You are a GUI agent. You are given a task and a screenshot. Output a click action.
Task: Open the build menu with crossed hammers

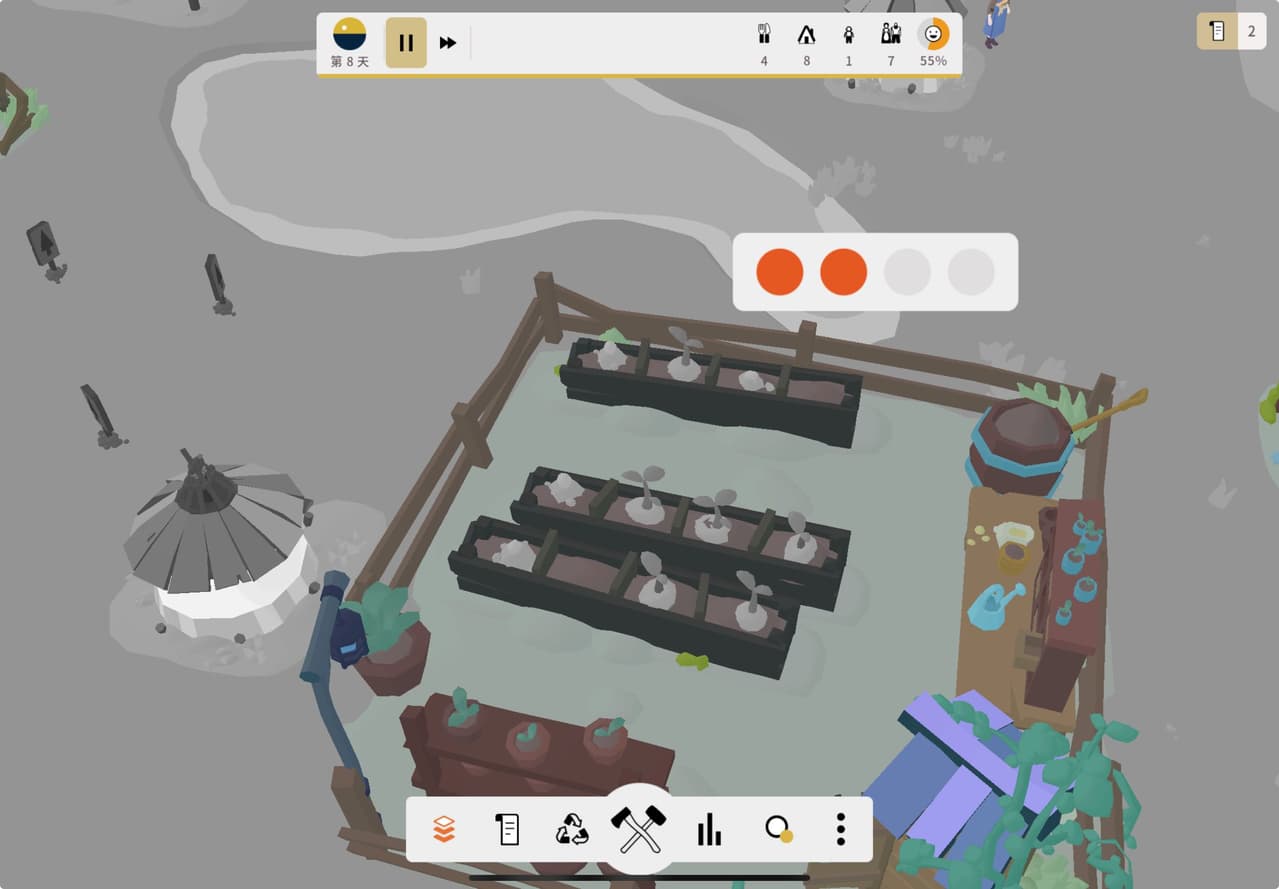coord(638,829)
